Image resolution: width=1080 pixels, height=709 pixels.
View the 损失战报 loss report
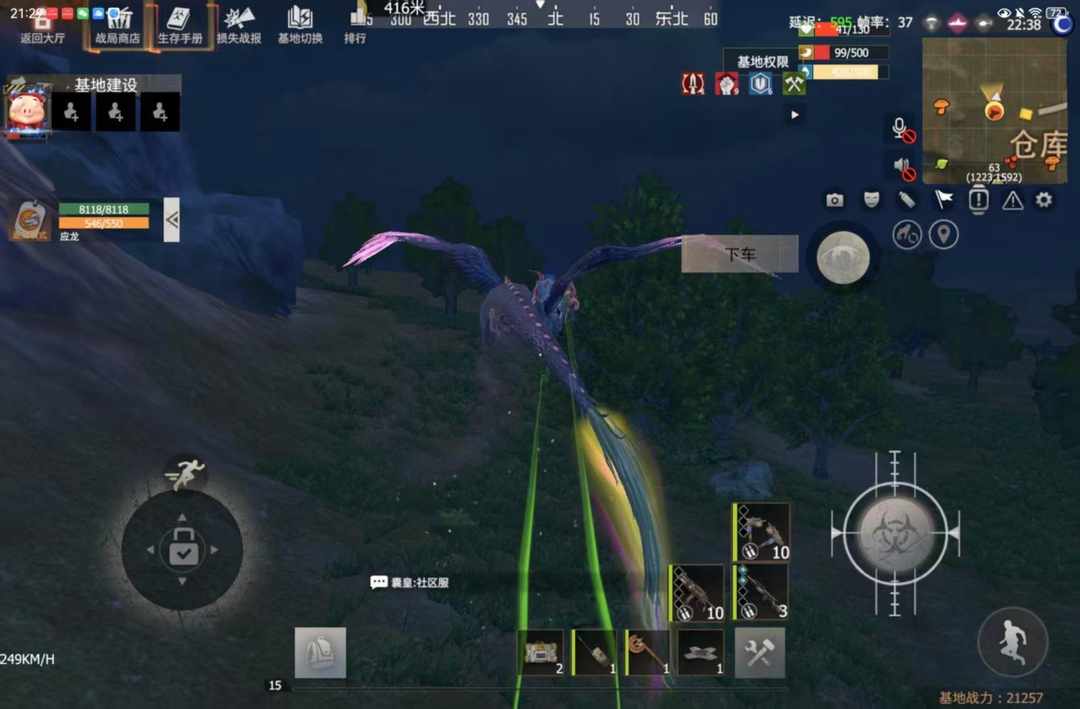[239, 26]
